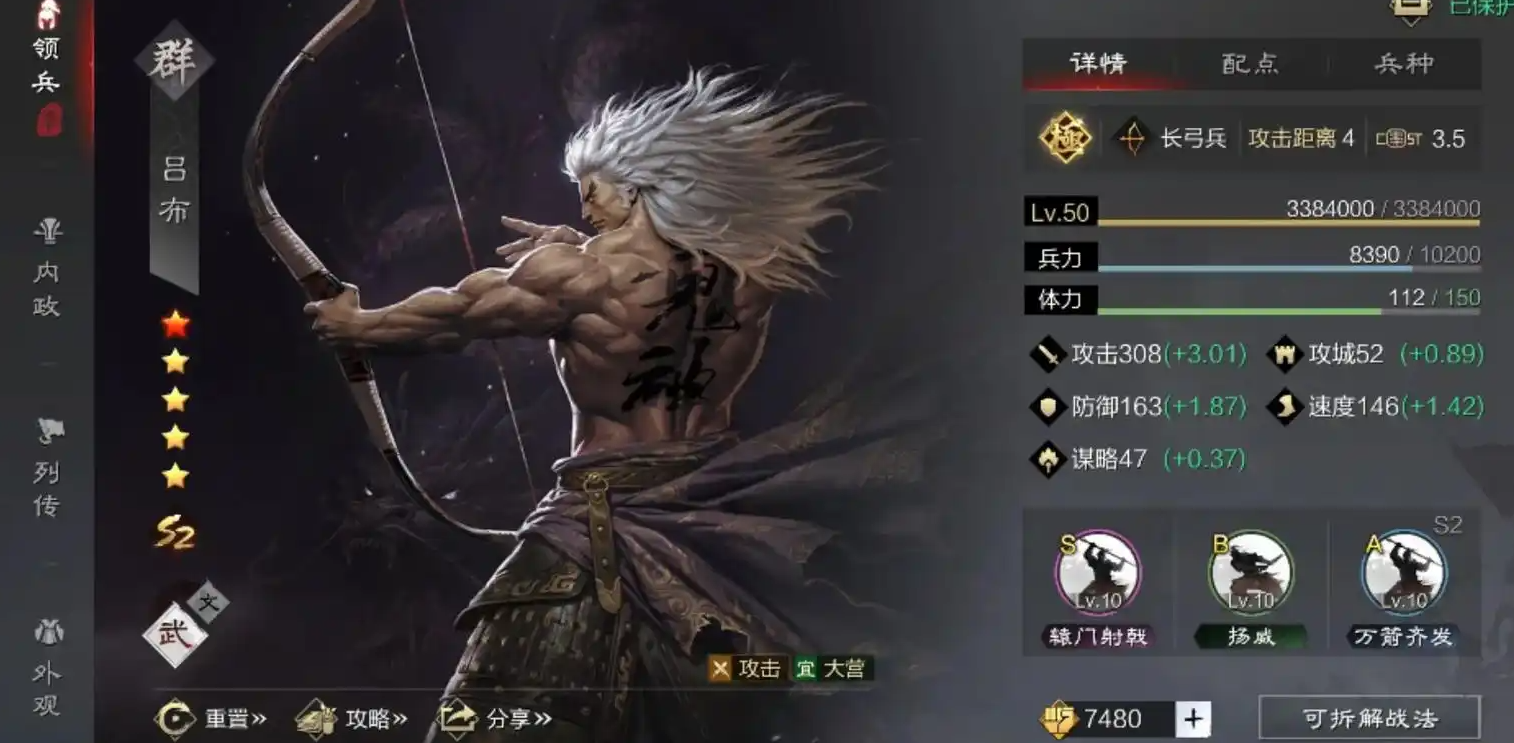
Task: Click the 兵力 troop strength bar
Action: (x=1250, y=257)
